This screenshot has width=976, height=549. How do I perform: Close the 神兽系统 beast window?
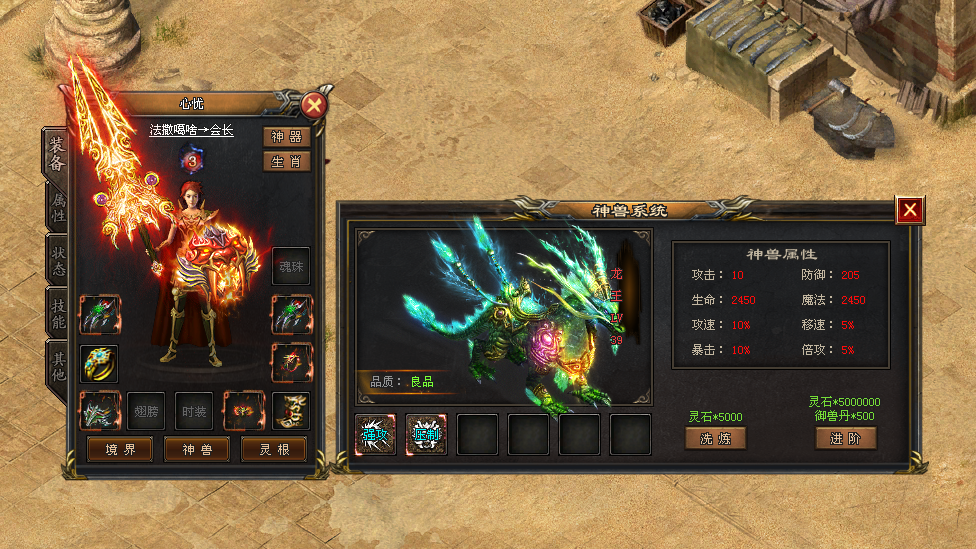[x=909, y=210]
